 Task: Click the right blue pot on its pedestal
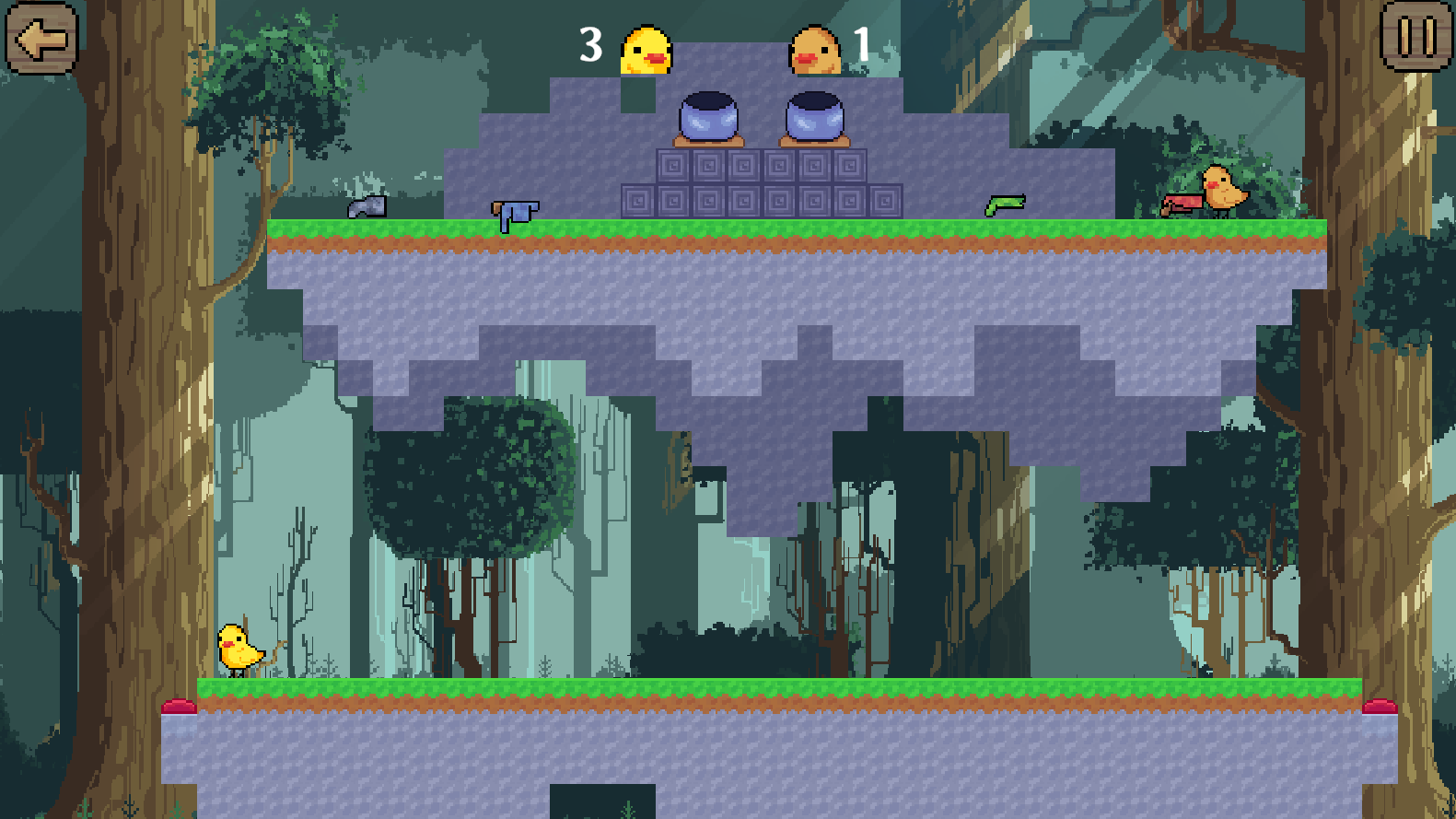pyautogui.click(x=814, y=117)
